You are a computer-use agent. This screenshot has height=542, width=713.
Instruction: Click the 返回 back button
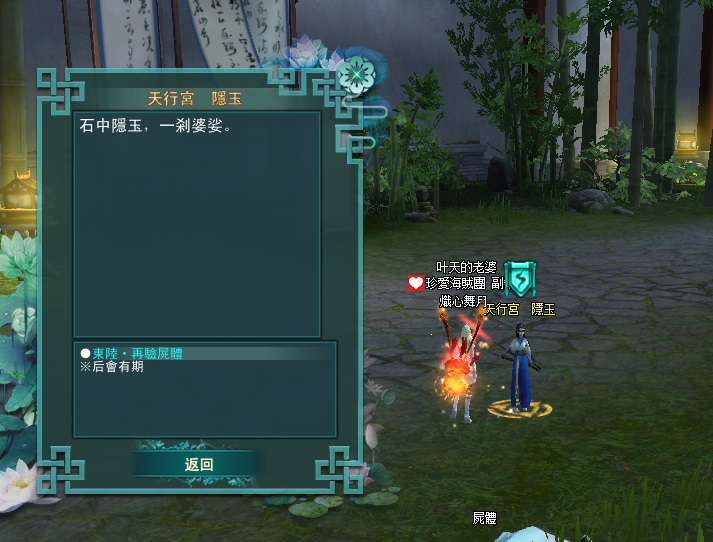pos(199,464)
